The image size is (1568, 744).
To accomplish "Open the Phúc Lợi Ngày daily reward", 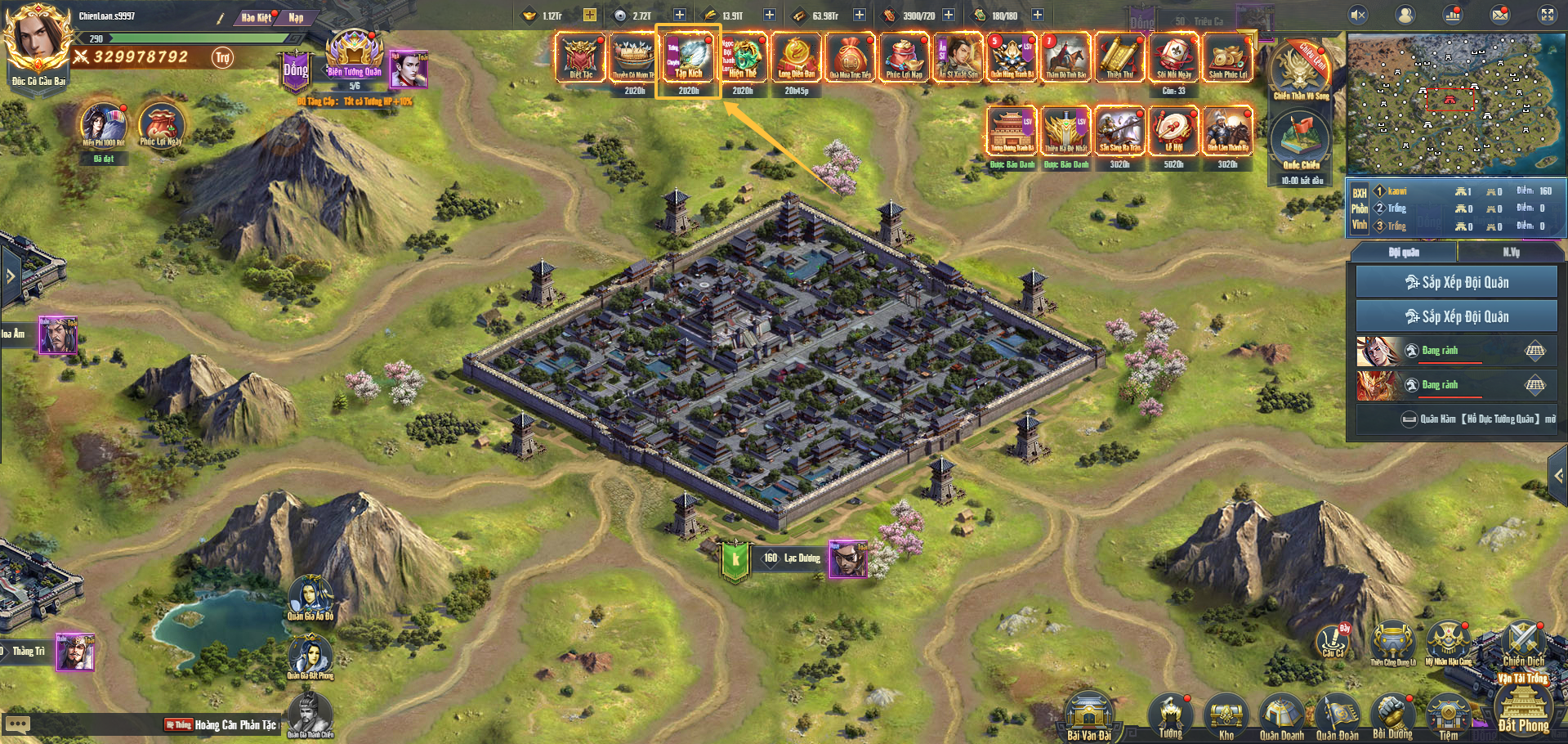I will tap(160, 125).
